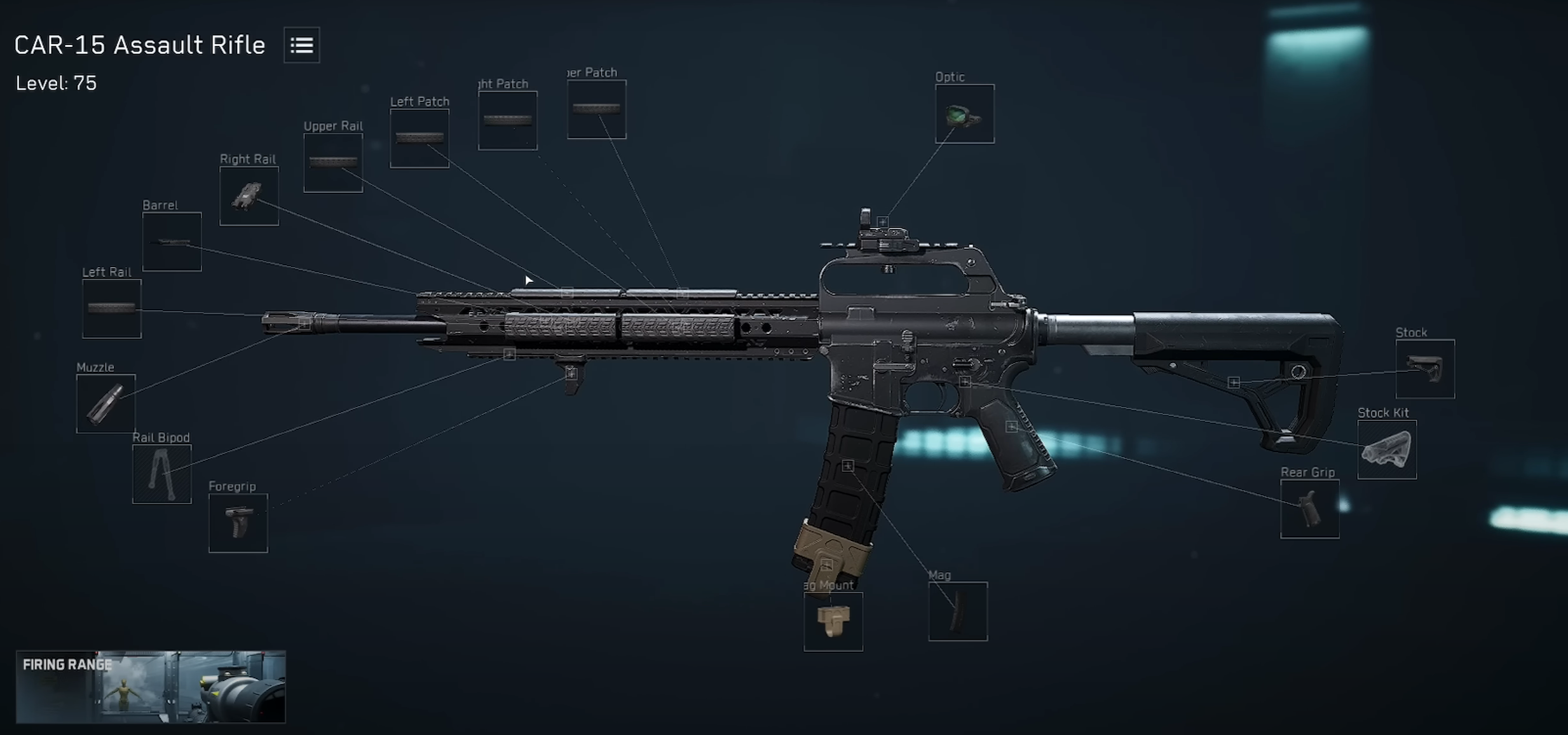
Task: Open the Stock attachment slot
Action: coord(1425,369)
